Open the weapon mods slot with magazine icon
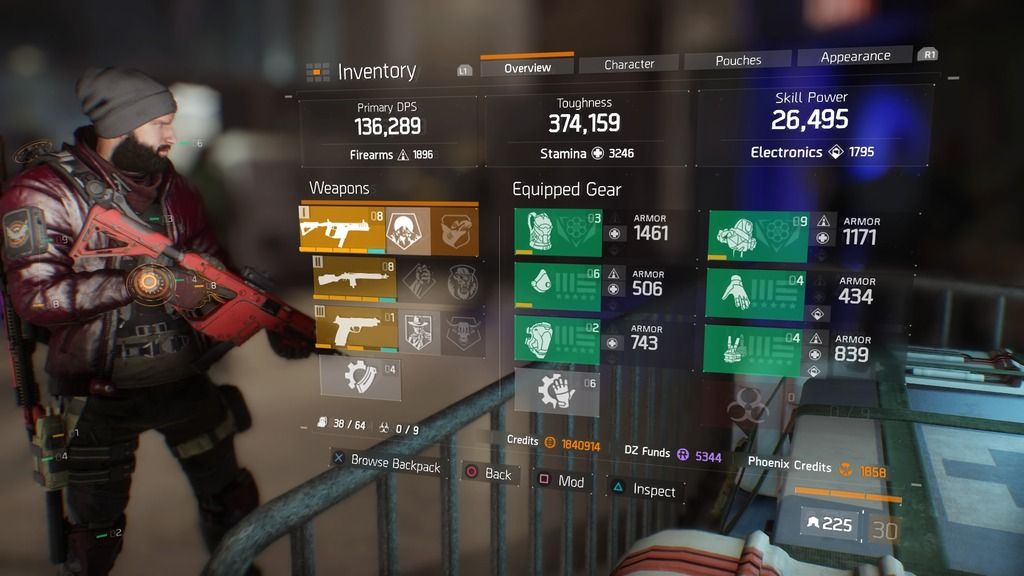 pos(359,378)
